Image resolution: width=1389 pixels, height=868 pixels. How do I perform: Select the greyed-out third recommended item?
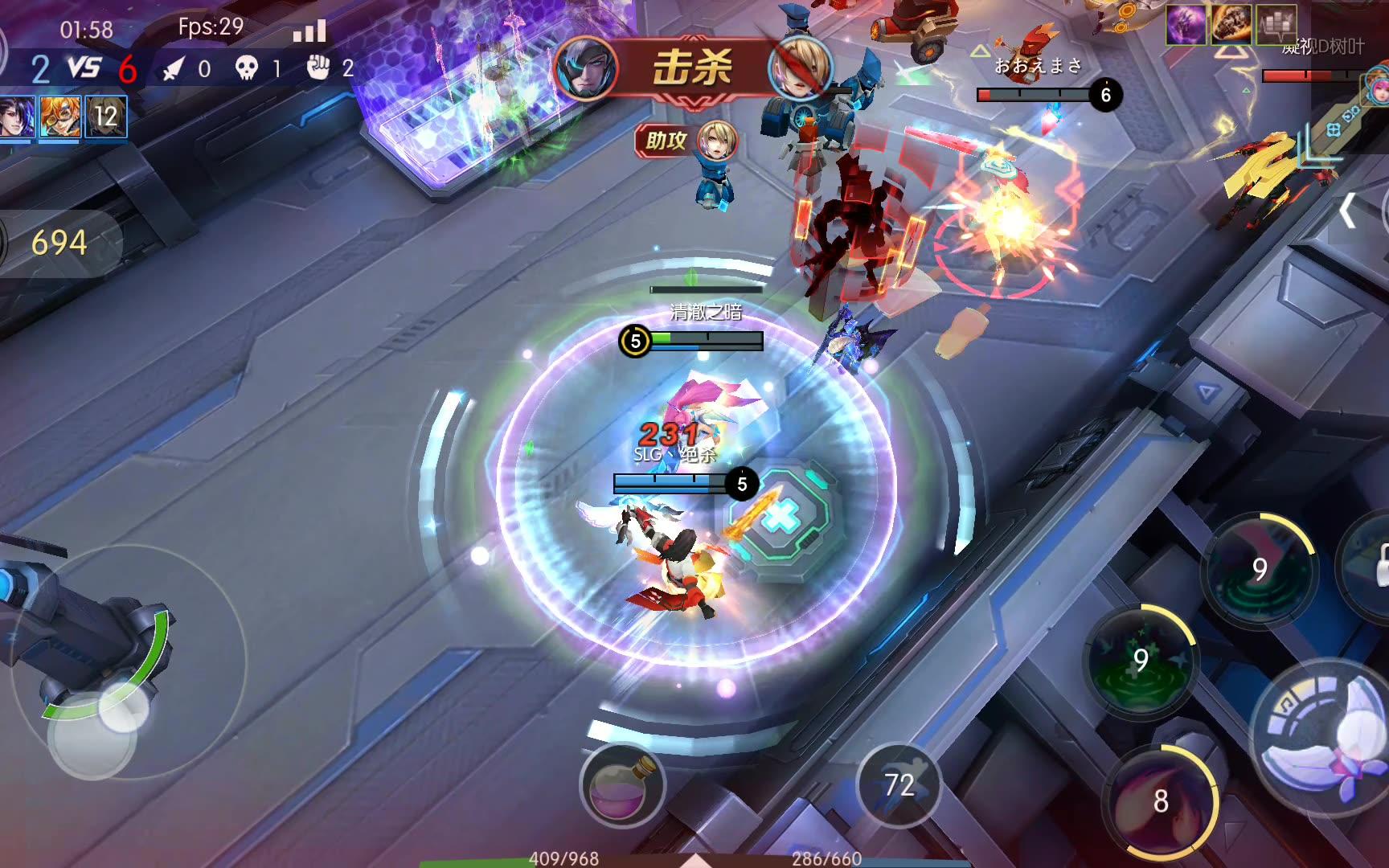click(1276, 25)
